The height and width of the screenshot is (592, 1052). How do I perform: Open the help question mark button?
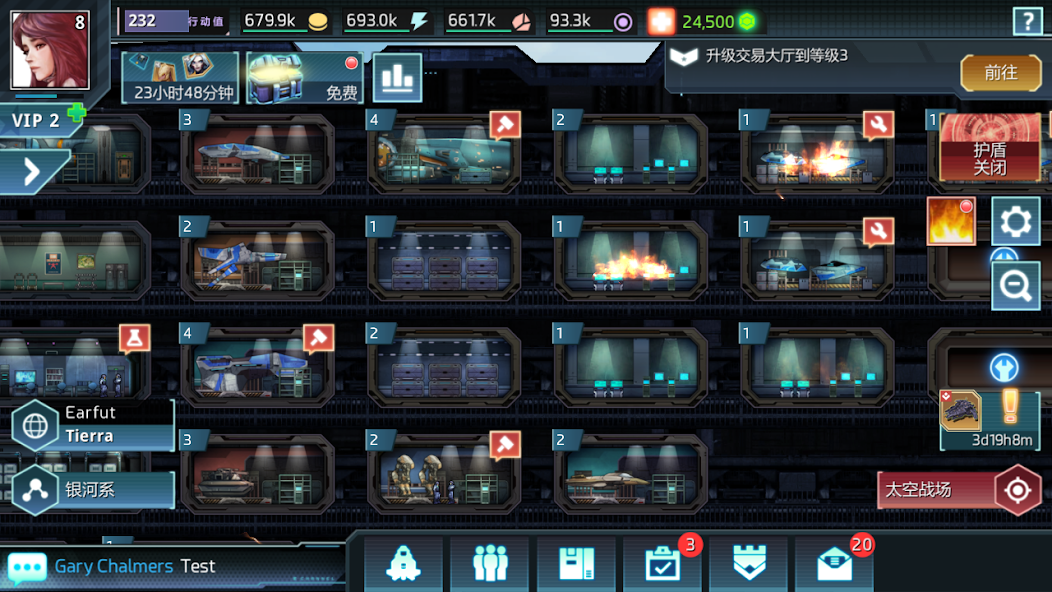click(1027, 21)
